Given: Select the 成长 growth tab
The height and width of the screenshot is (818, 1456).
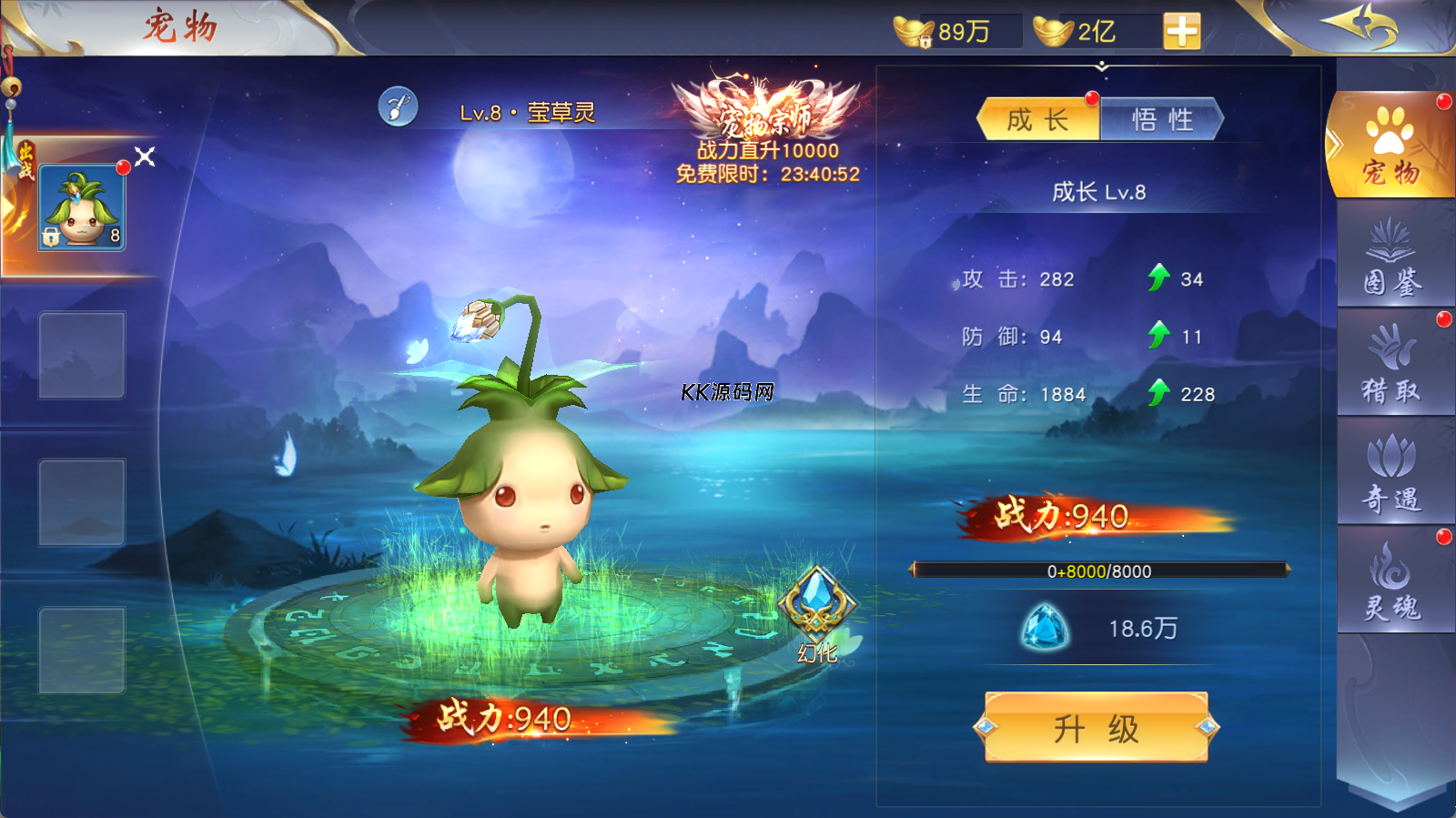Looking at the screenshot, I should [1038, 120].
